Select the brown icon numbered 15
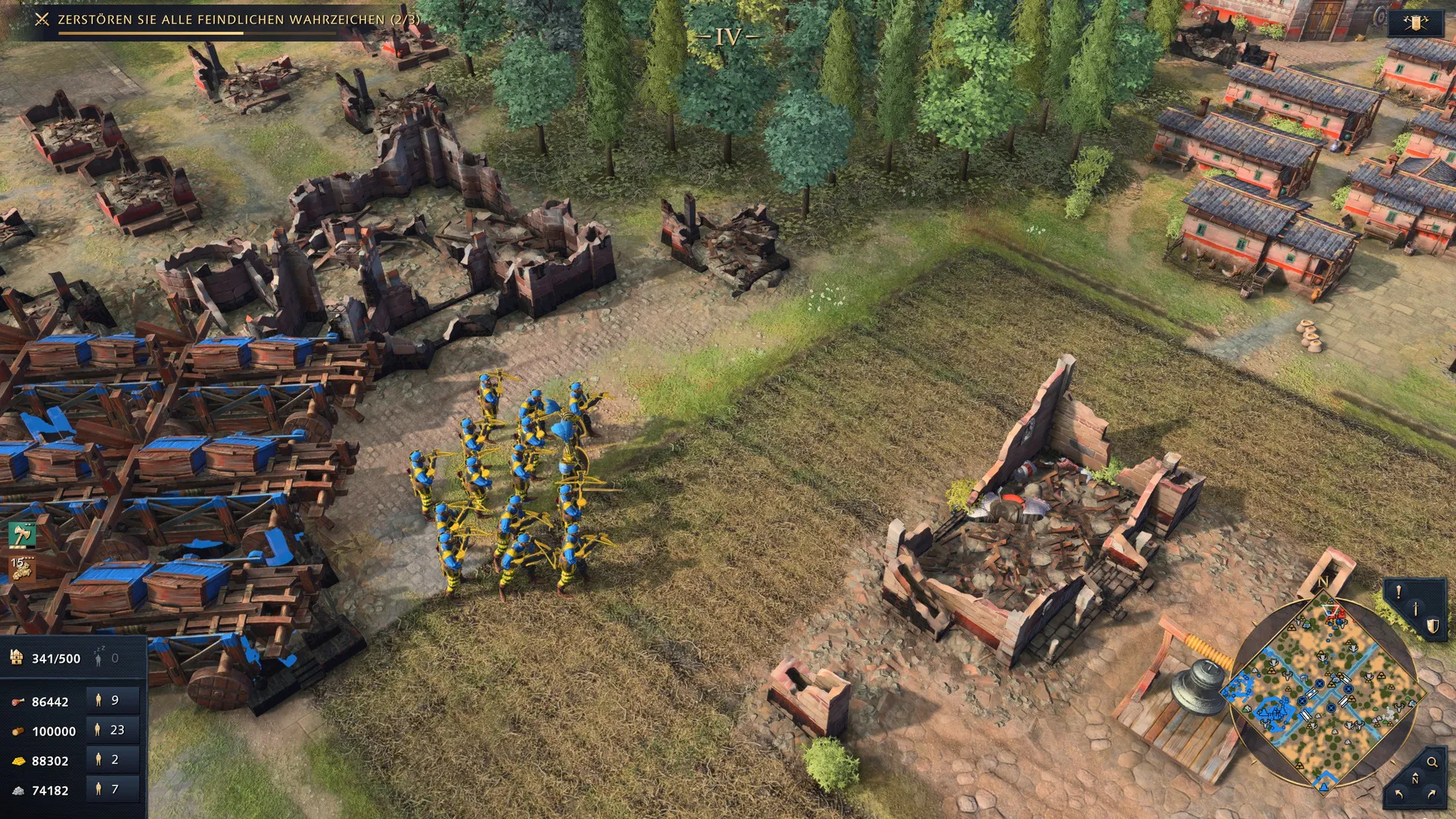Screen dimensions: 1456x819 (22, 567)
